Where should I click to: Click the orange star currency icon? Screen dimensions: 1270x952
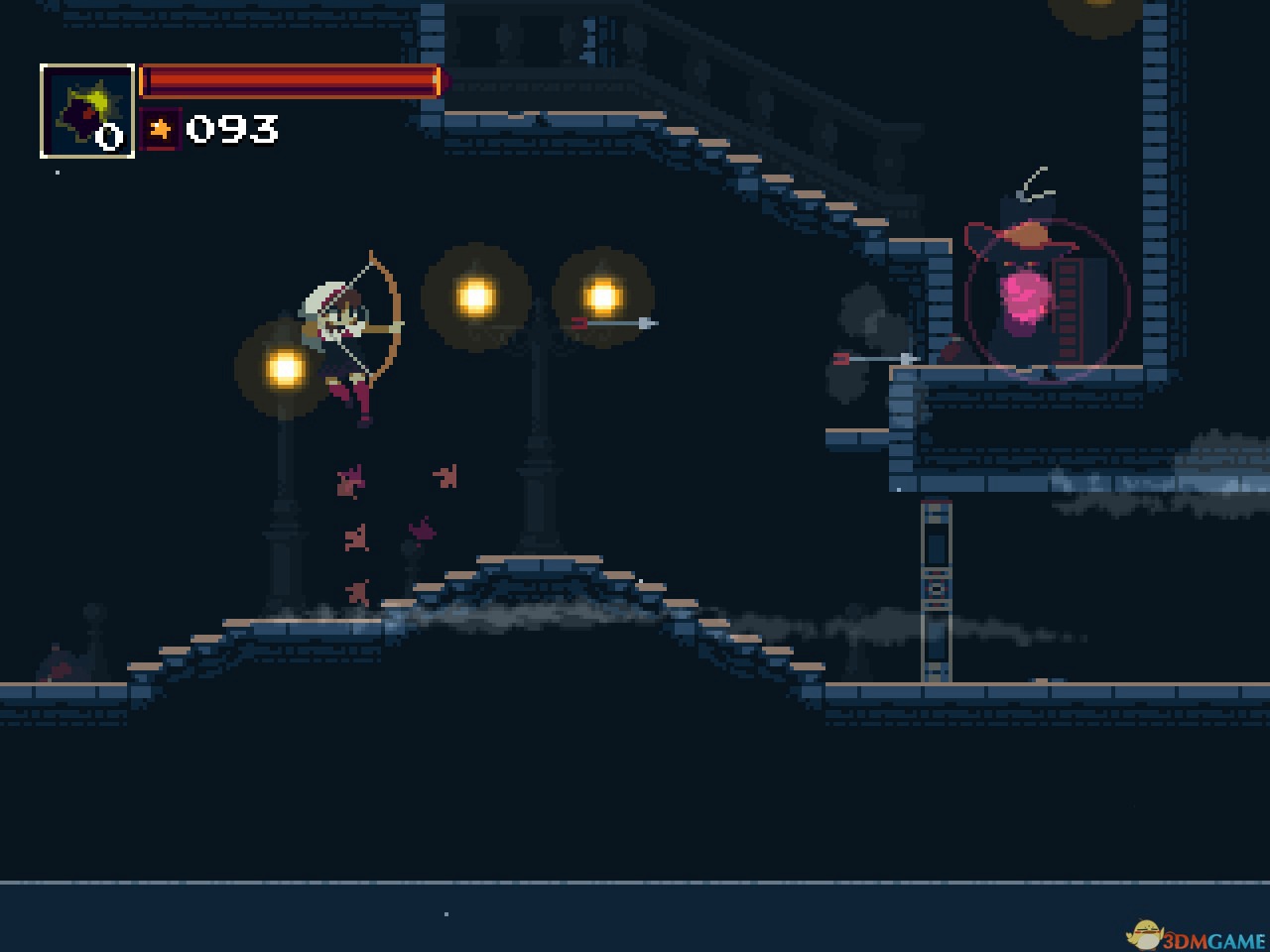click(162, 128)
